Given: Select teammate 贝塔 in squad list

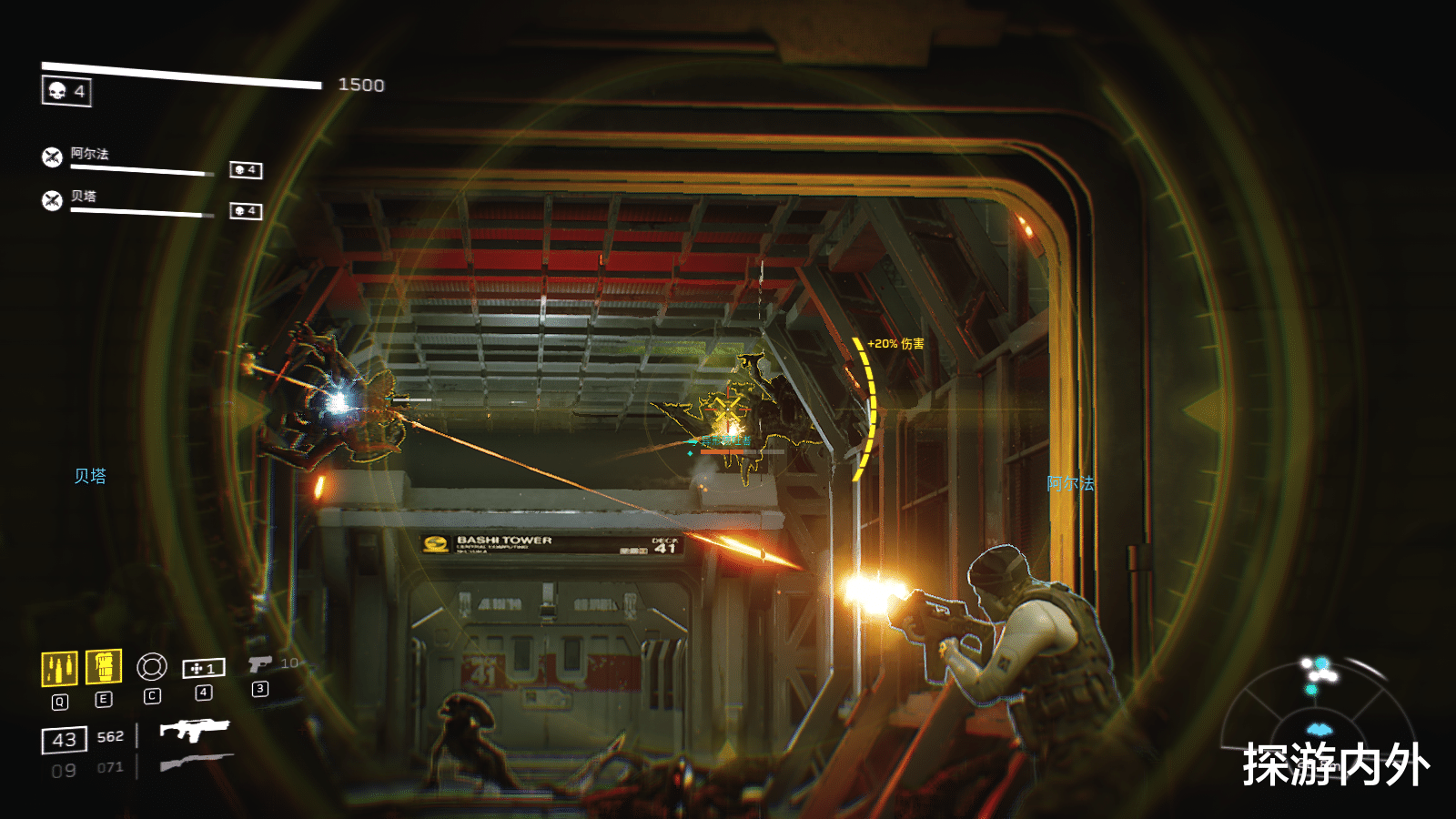Looking at the screenshot, I should [x=84, y=197].
